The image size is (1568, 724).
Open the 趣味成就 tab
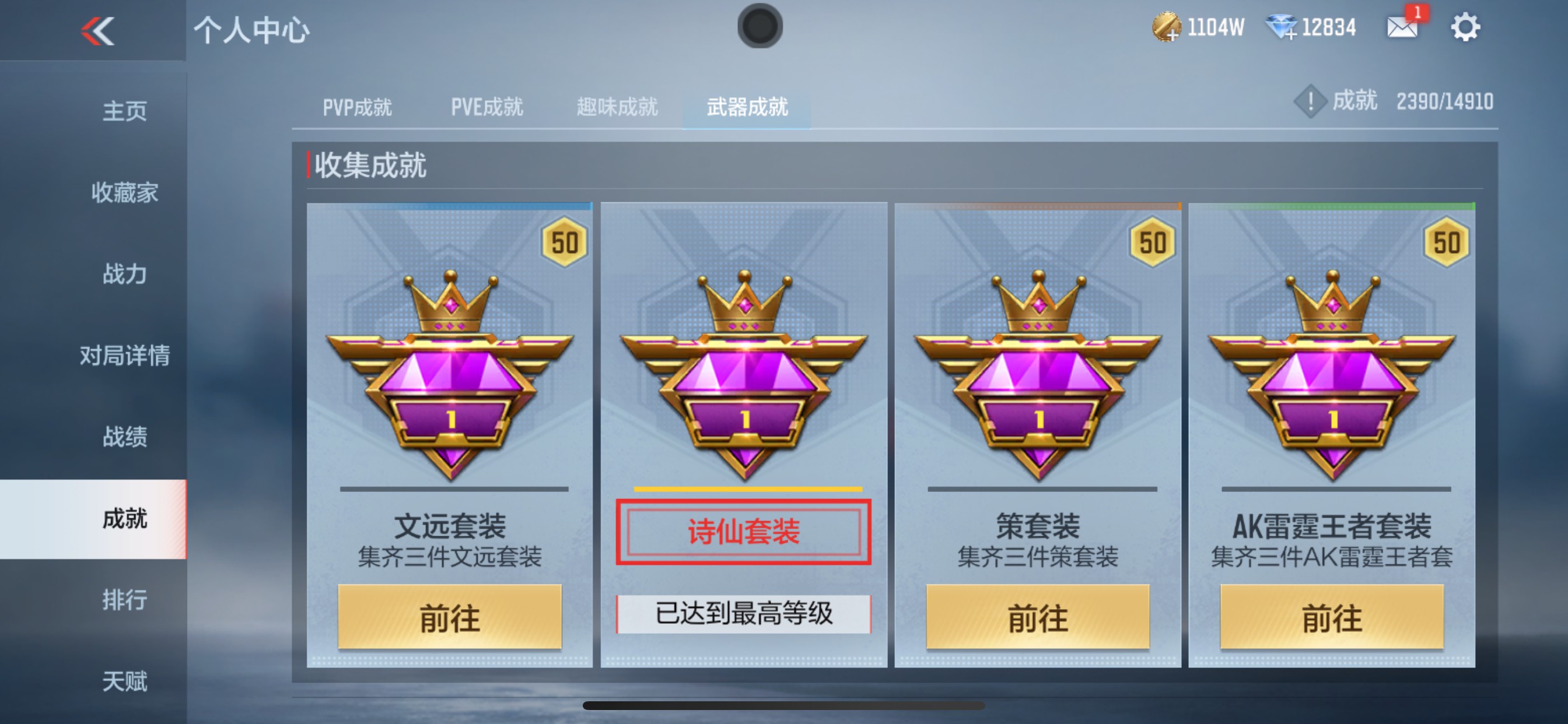[x=617, y=107]
